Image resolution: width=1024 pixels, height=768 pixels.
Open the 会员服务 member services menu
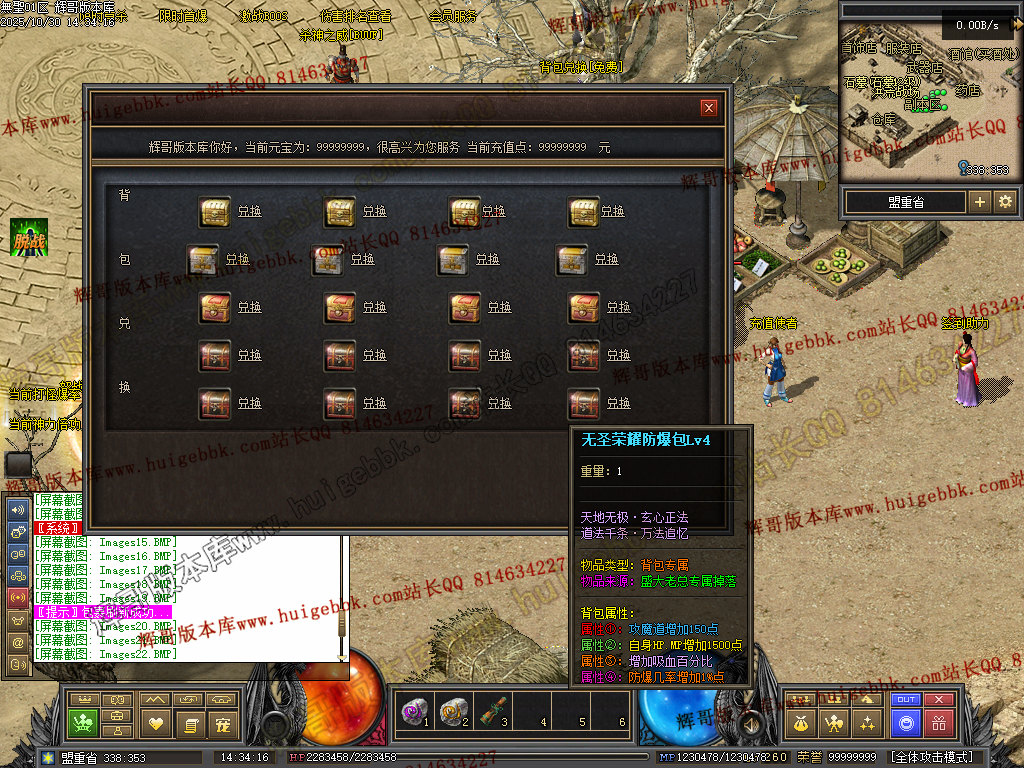coord(453,16)
